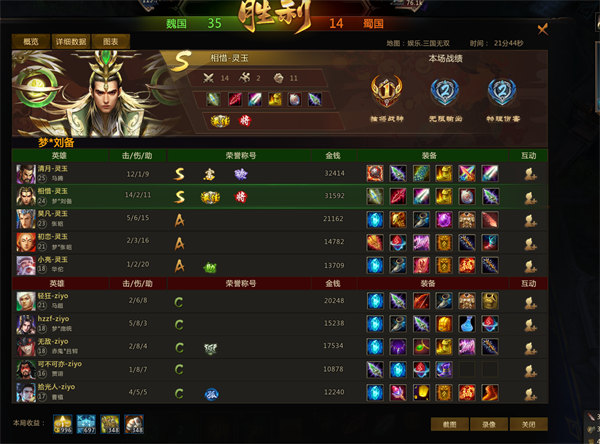The width and height of the screenshot is (600, 444).
Task: Click the 超神战神 gold rank-1 medal
Action: click(x=385, y=93)
